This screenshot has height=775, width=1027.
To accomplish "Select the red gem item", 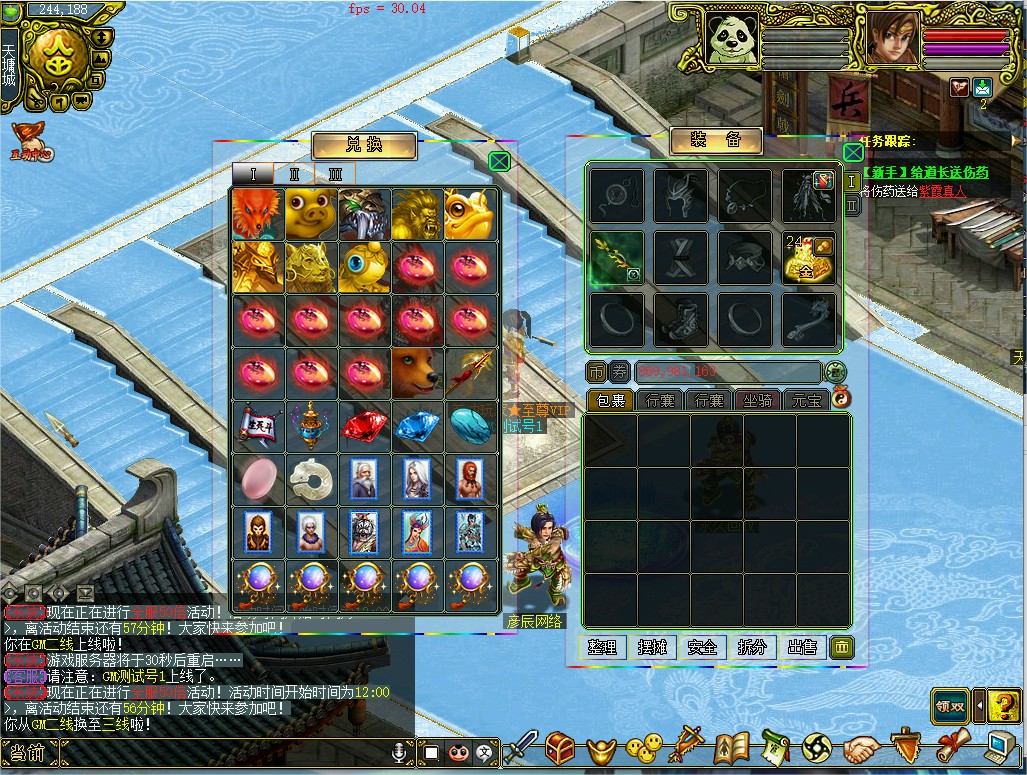I will pos(364,426).
